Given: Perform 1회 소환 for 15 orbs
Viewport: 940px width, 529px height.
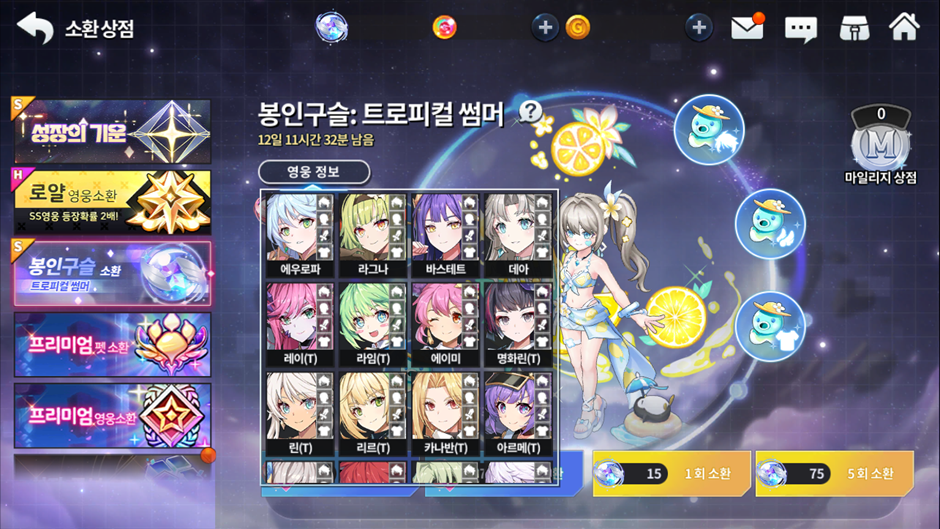Looking at the screenshot, I should click(670, 473).
